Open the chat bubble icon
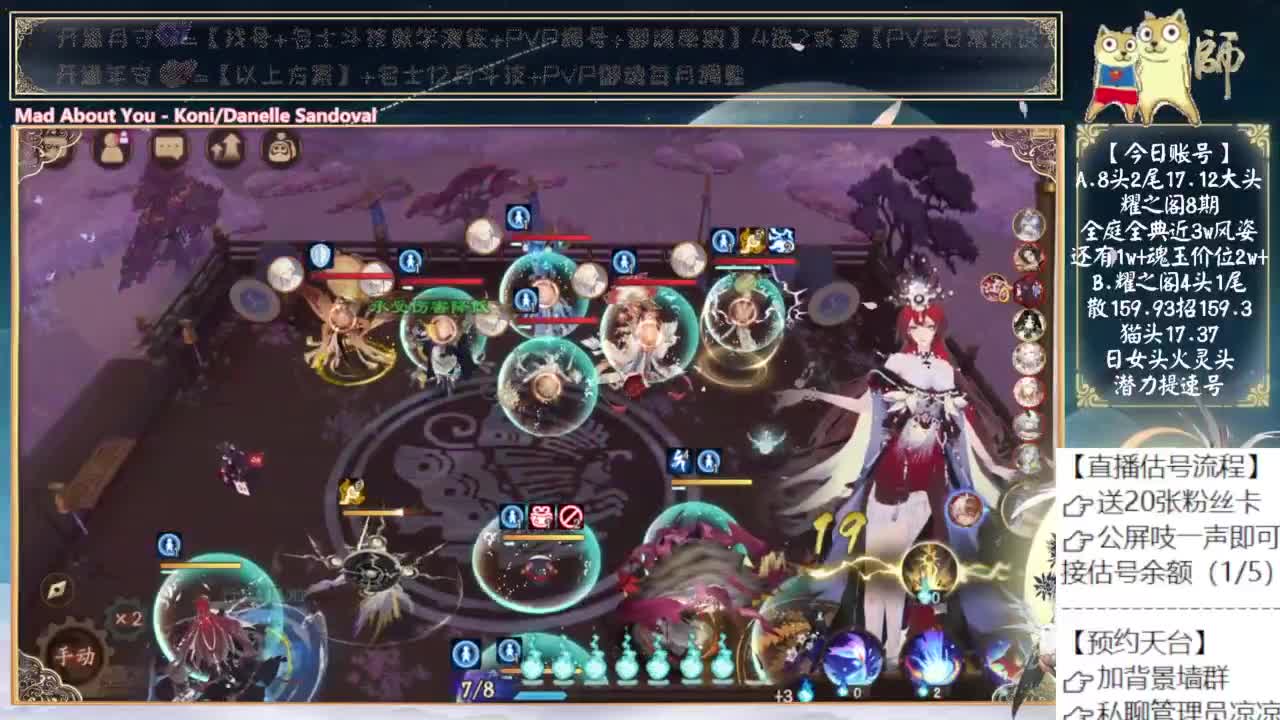Viewport: 1280px width, 720px height. [167, 148]
